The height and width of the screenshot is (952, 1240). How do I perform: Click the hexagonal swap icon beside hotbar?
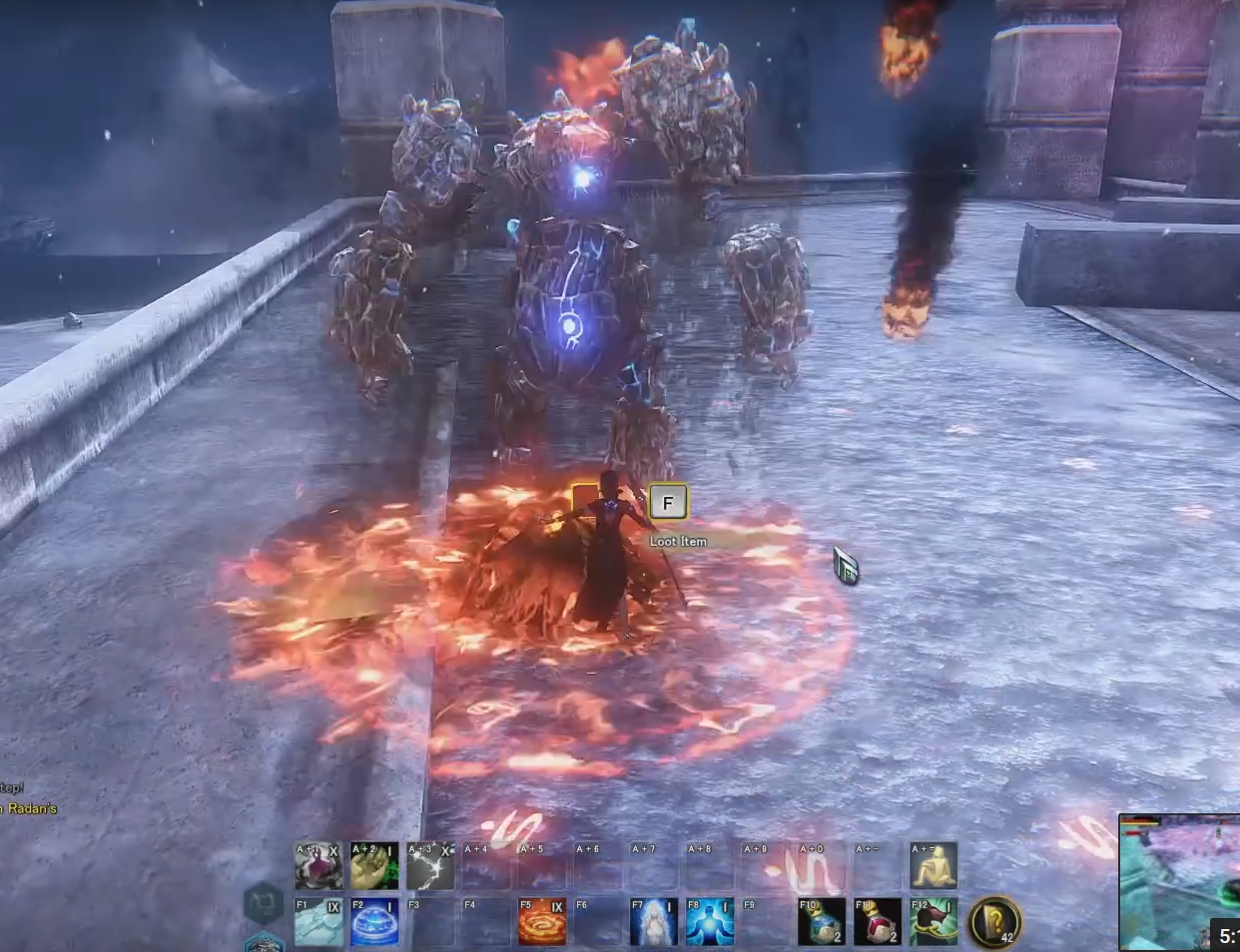pyautogui.click(x=264, y=903)
